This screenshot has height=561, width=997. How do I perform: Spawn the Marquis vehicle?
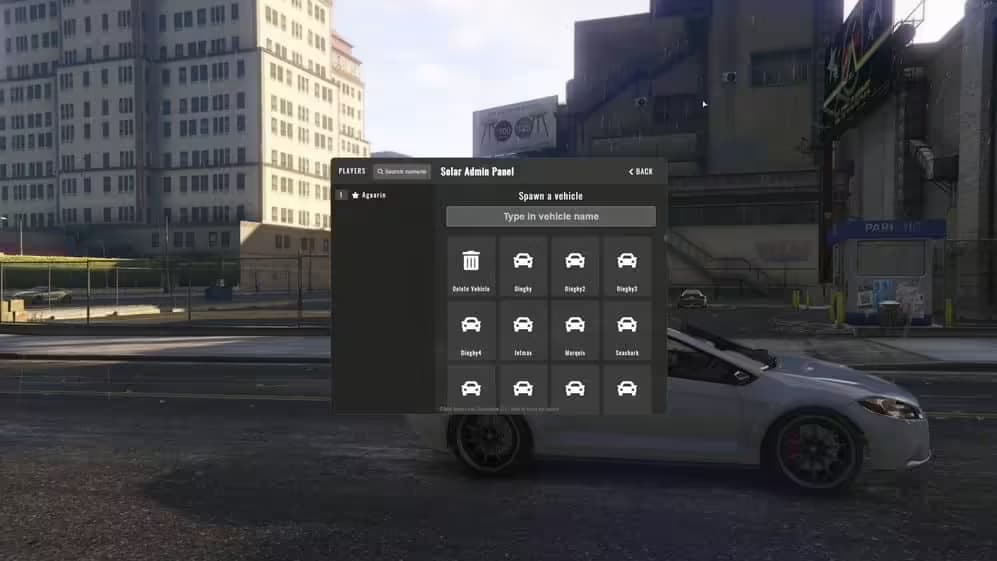(575, 330)
